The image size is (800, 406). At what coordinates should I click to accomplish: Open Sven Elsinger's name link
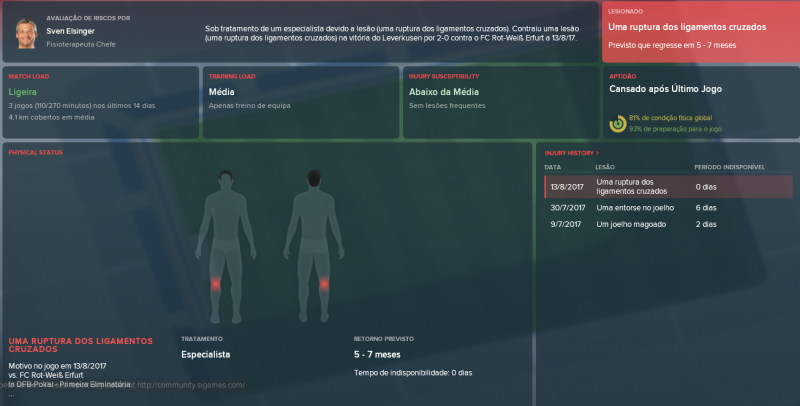point(67,30)
